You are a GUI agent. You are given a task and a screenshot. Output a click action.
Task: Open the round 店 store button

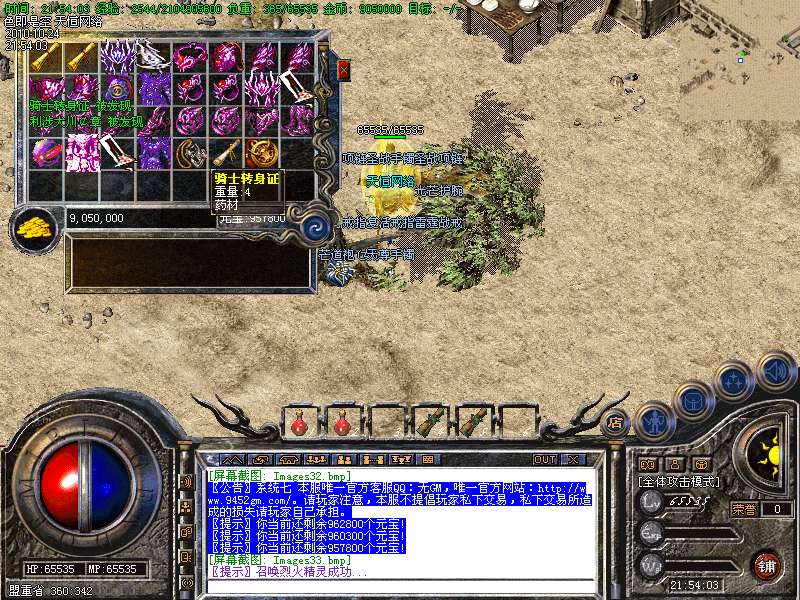[615, 421]
